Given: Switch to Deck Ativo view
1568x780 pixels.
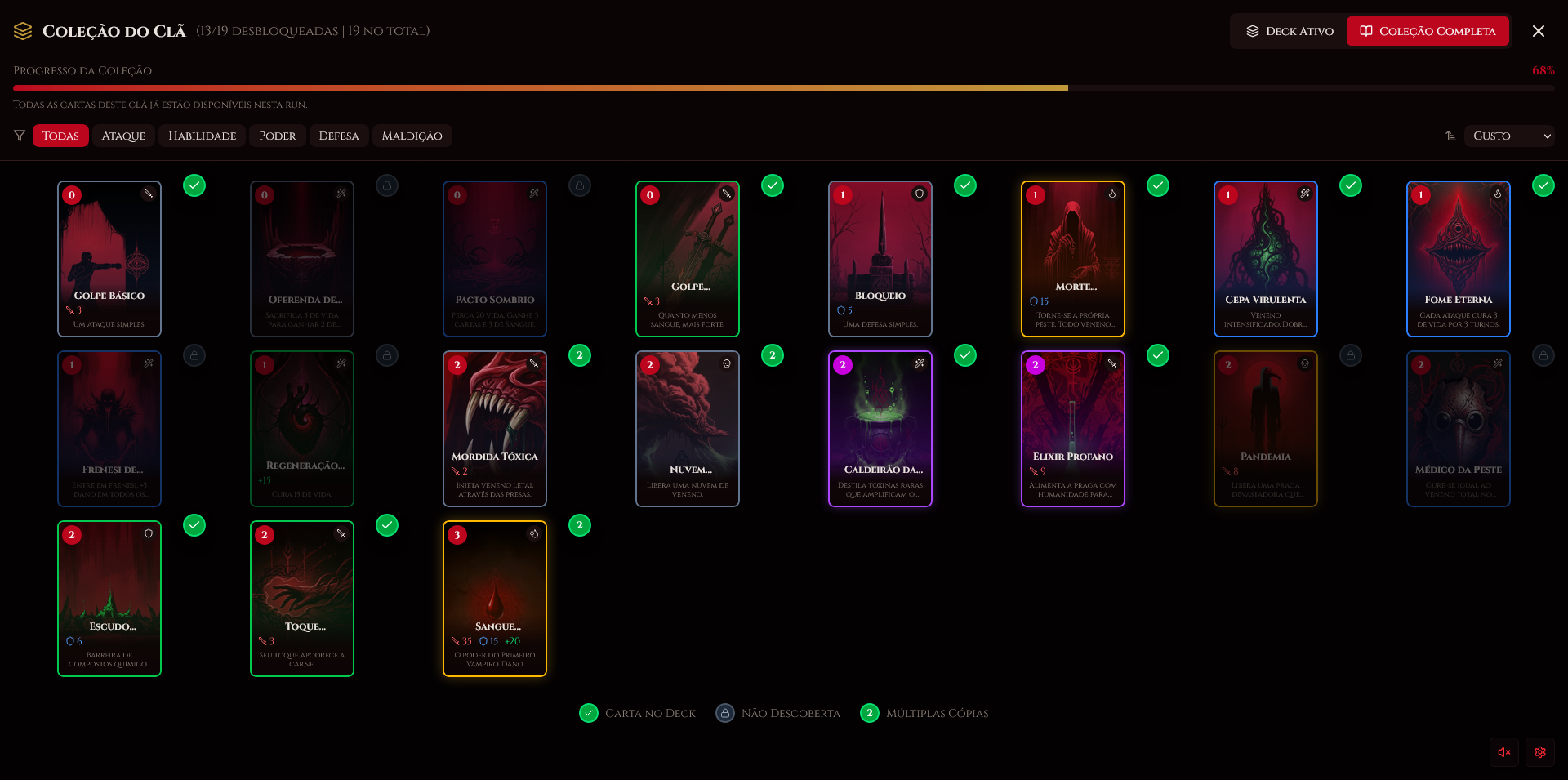Looking at the screenshot, I should point(1290,31).
